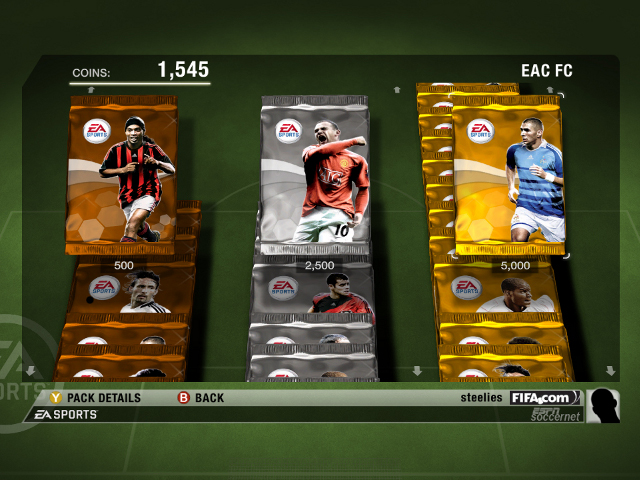Select the bronze pack costing 500 coins

(x=123, y=170)
